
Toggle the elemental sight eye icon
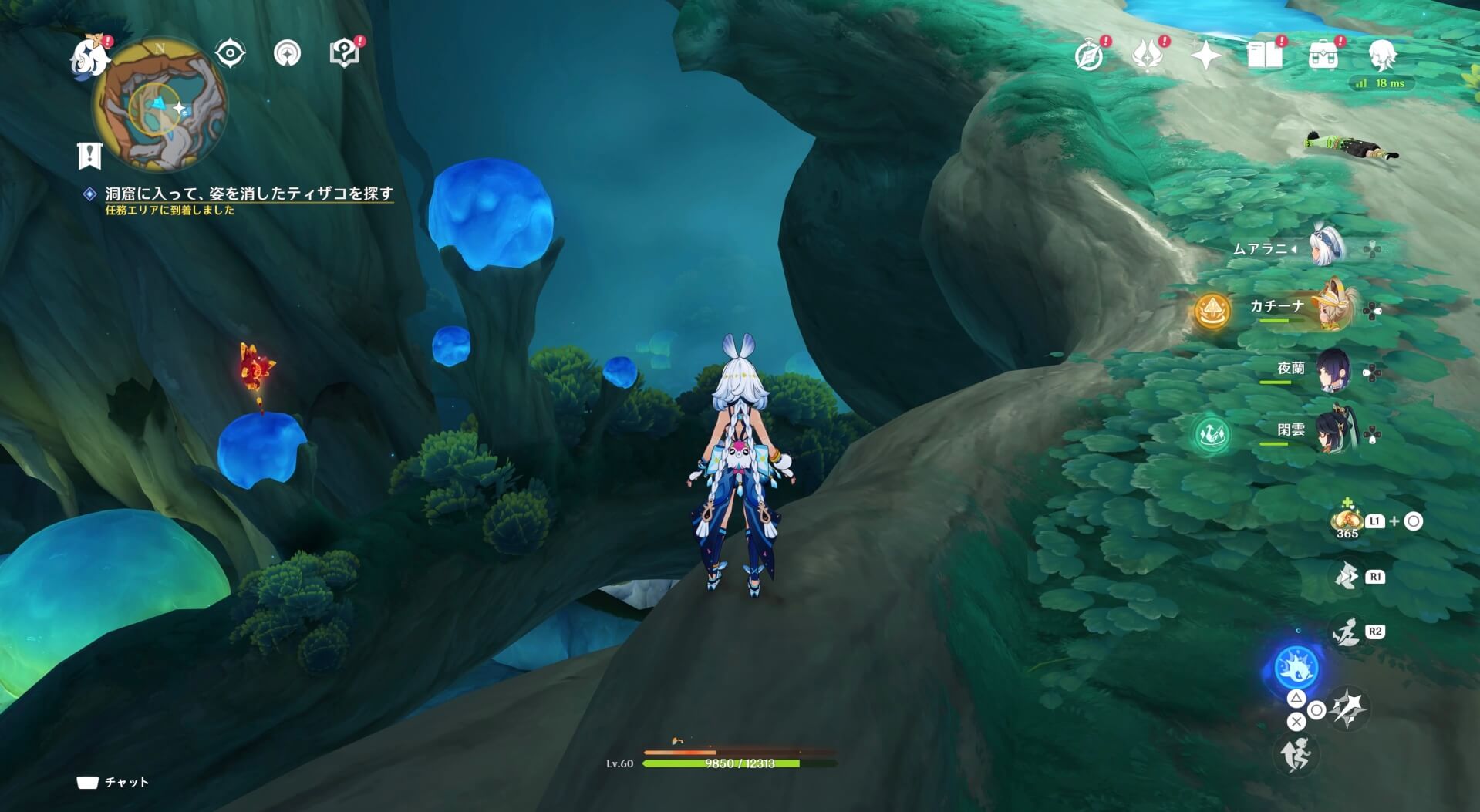(232, 53)
